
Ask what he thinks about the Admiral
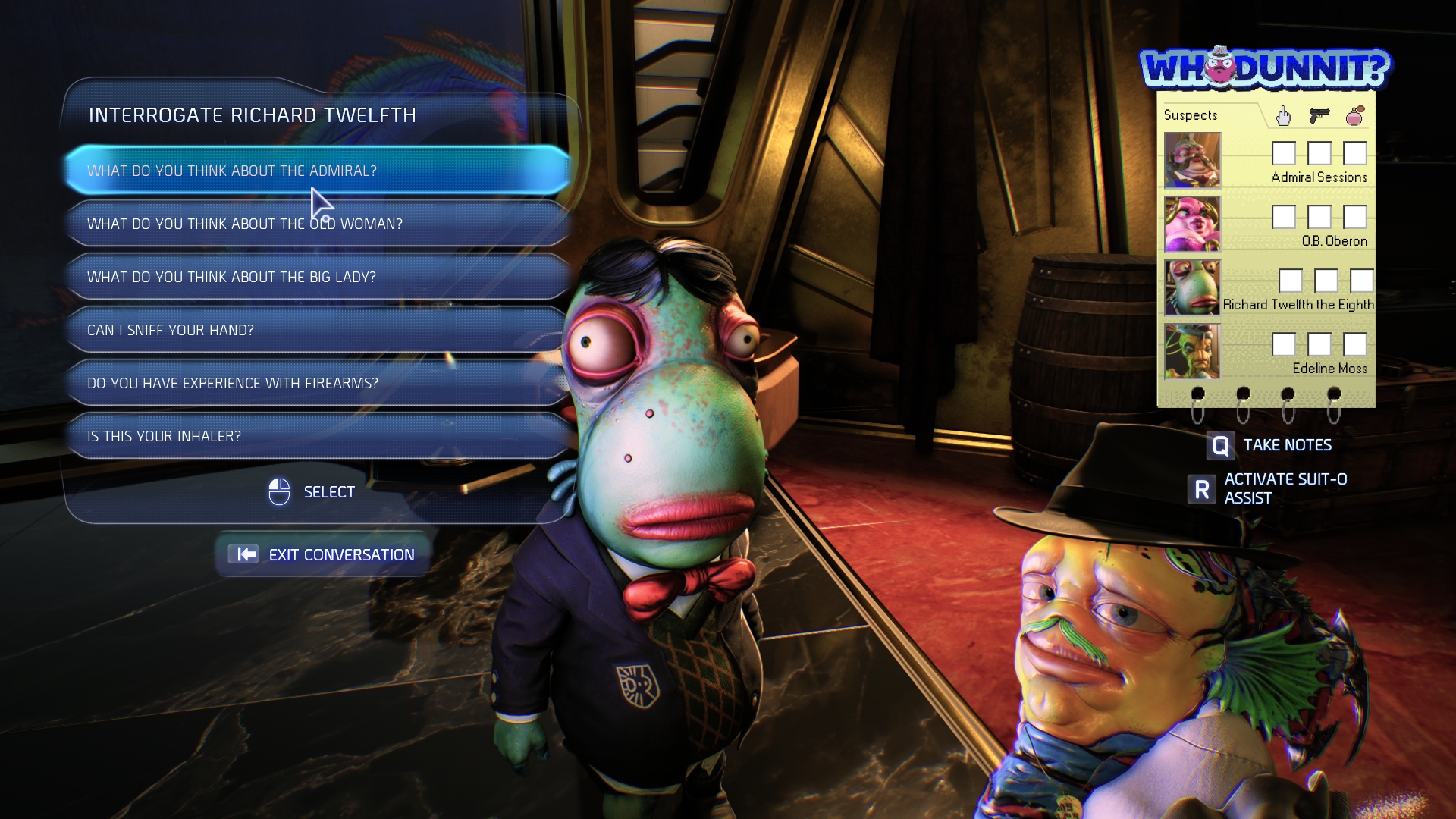317,171
